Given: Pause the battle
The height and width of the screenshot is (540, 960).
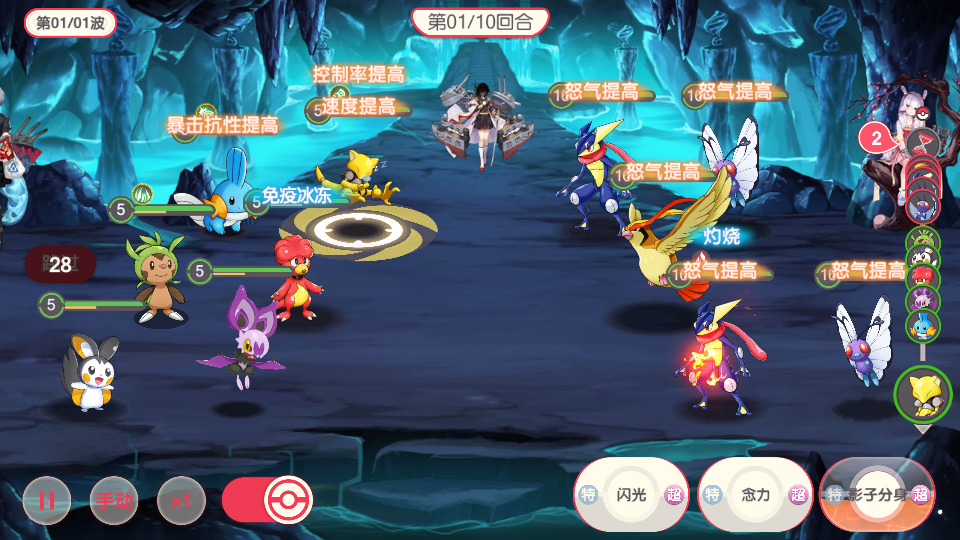Looking at the screenshot, I should pyautogui.click(x=47, y=500).
